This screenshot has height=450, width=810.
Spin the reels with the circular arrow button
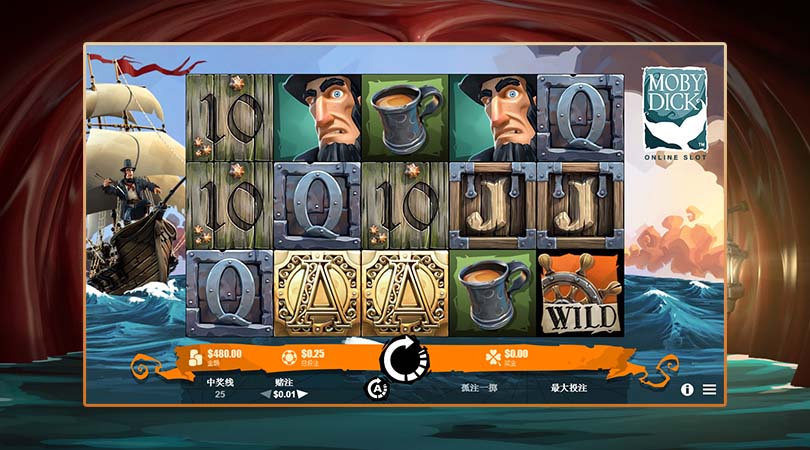tap(403, 357)
